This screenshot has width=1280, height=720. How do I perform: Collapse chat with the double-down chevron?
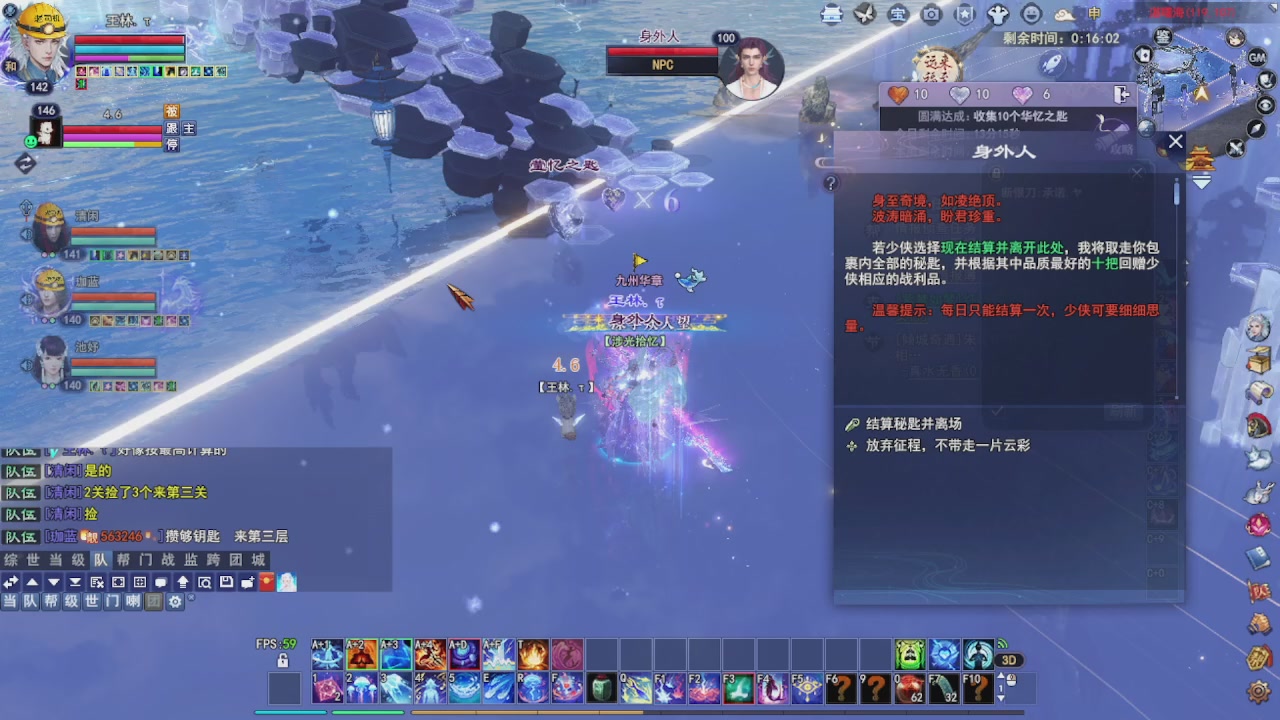[75, 583]
